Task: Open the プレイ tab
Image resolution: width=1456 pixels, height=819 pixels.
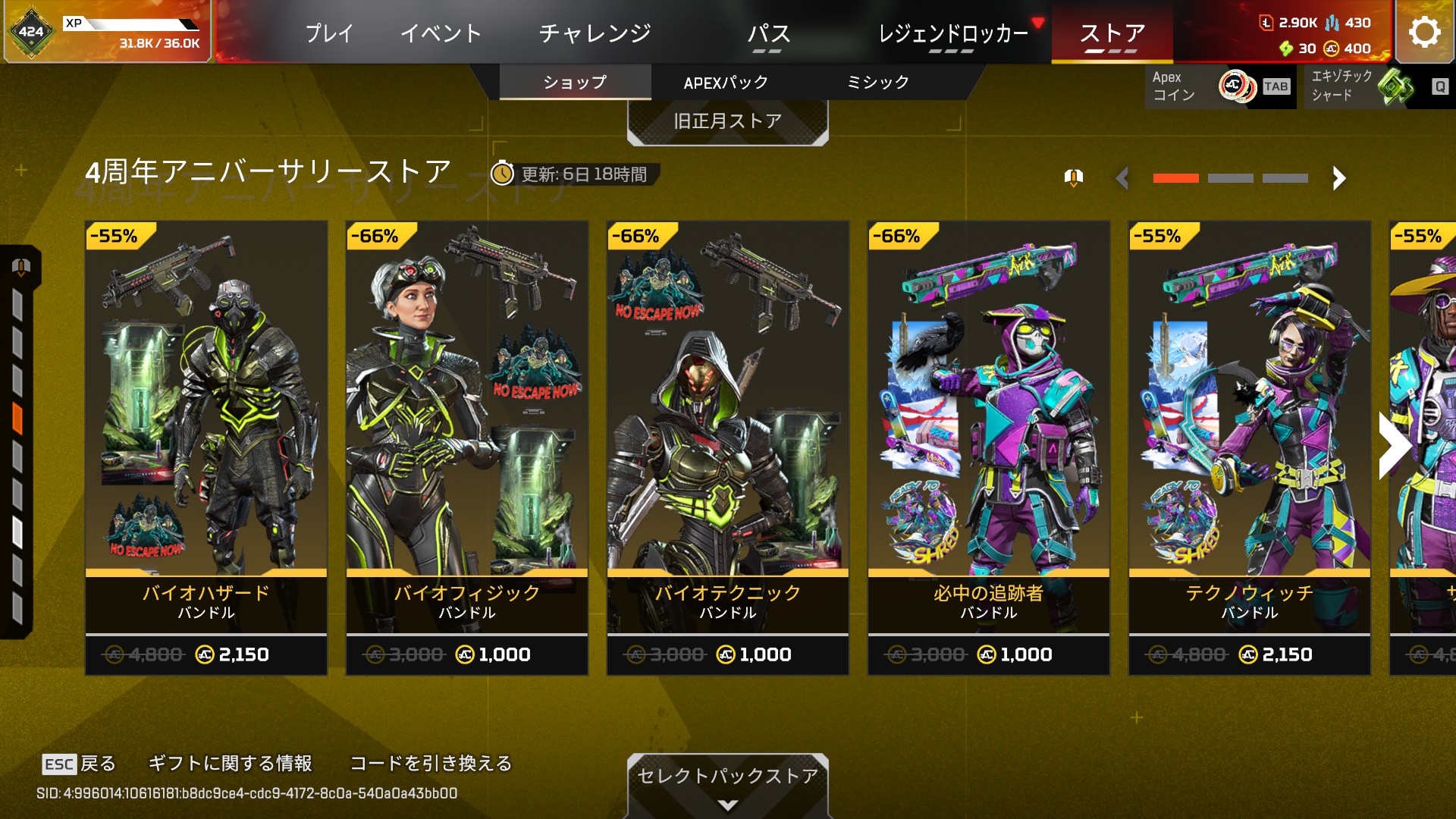Action: tap(329, 33)
